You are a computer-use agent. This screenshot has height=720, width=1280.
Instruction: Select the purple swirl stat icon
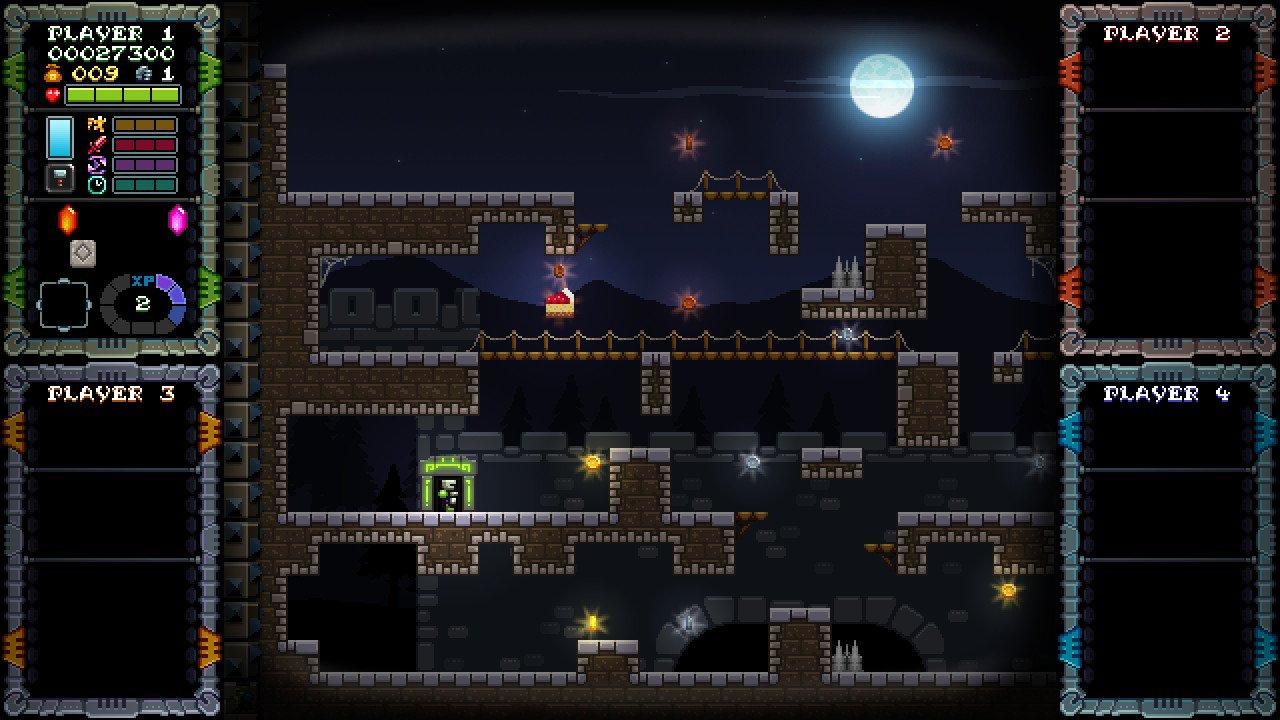pos(97,165)
